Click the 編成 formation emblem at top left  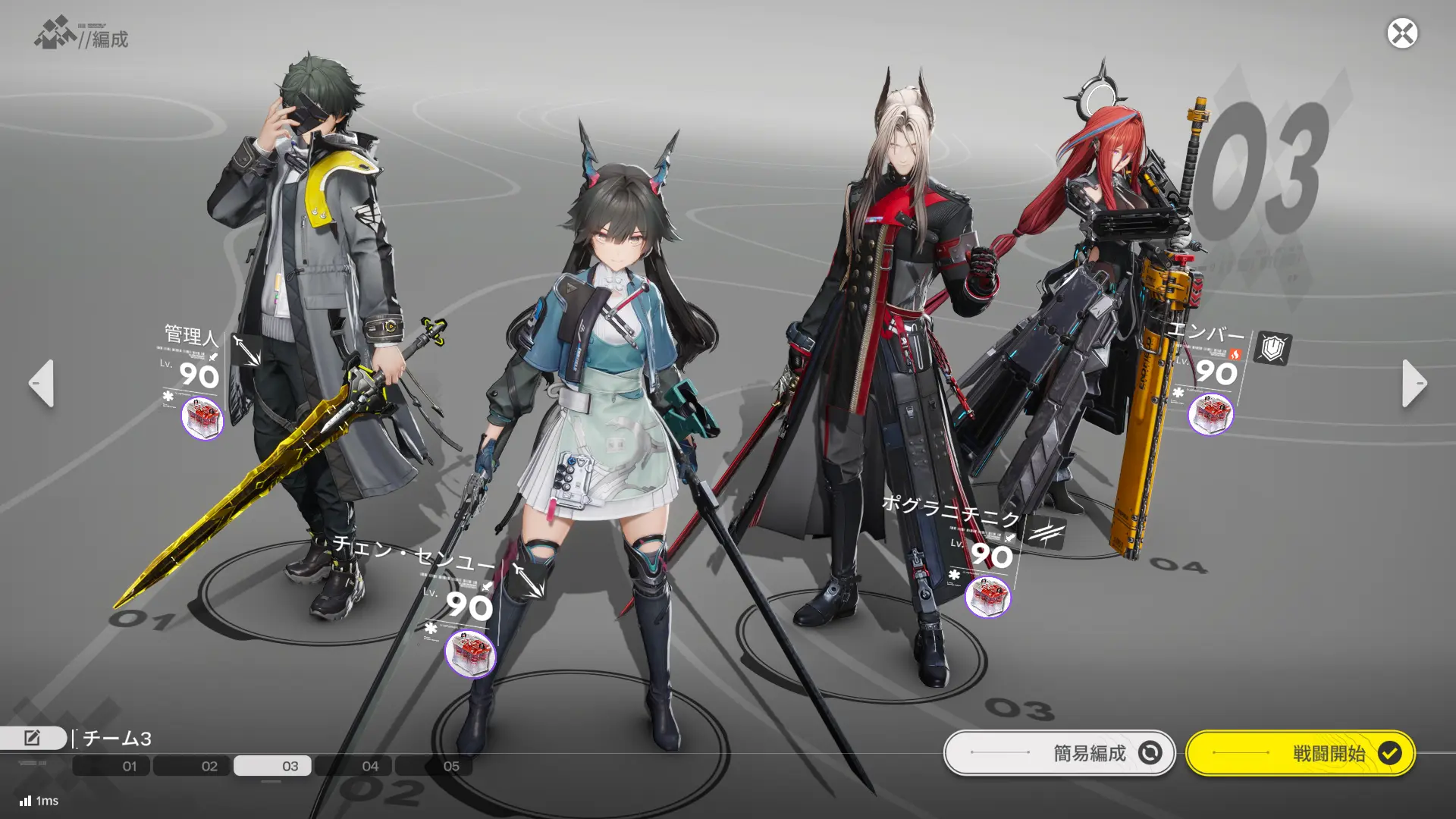click(51, 33)
